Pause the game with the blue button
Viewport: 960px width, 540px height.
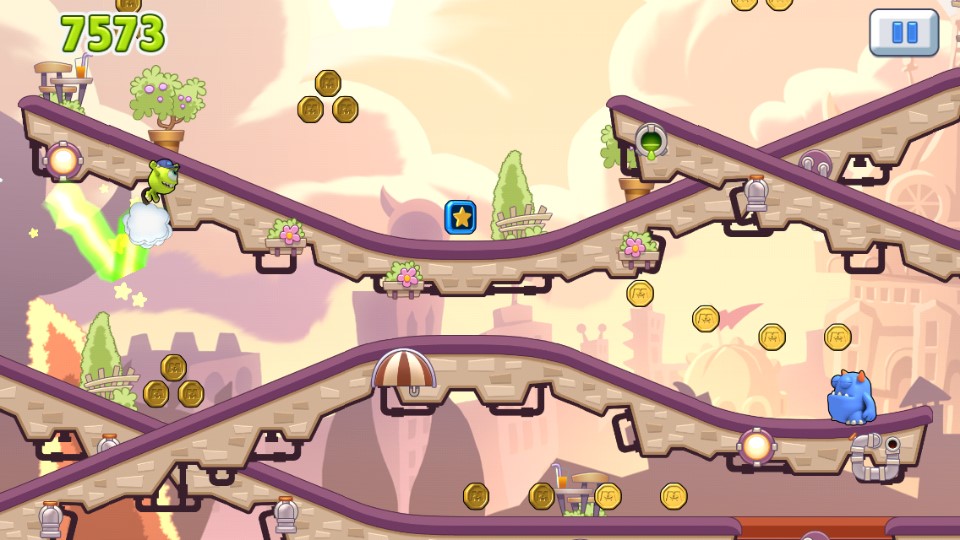pyautogui.click(x=904, y=33)
